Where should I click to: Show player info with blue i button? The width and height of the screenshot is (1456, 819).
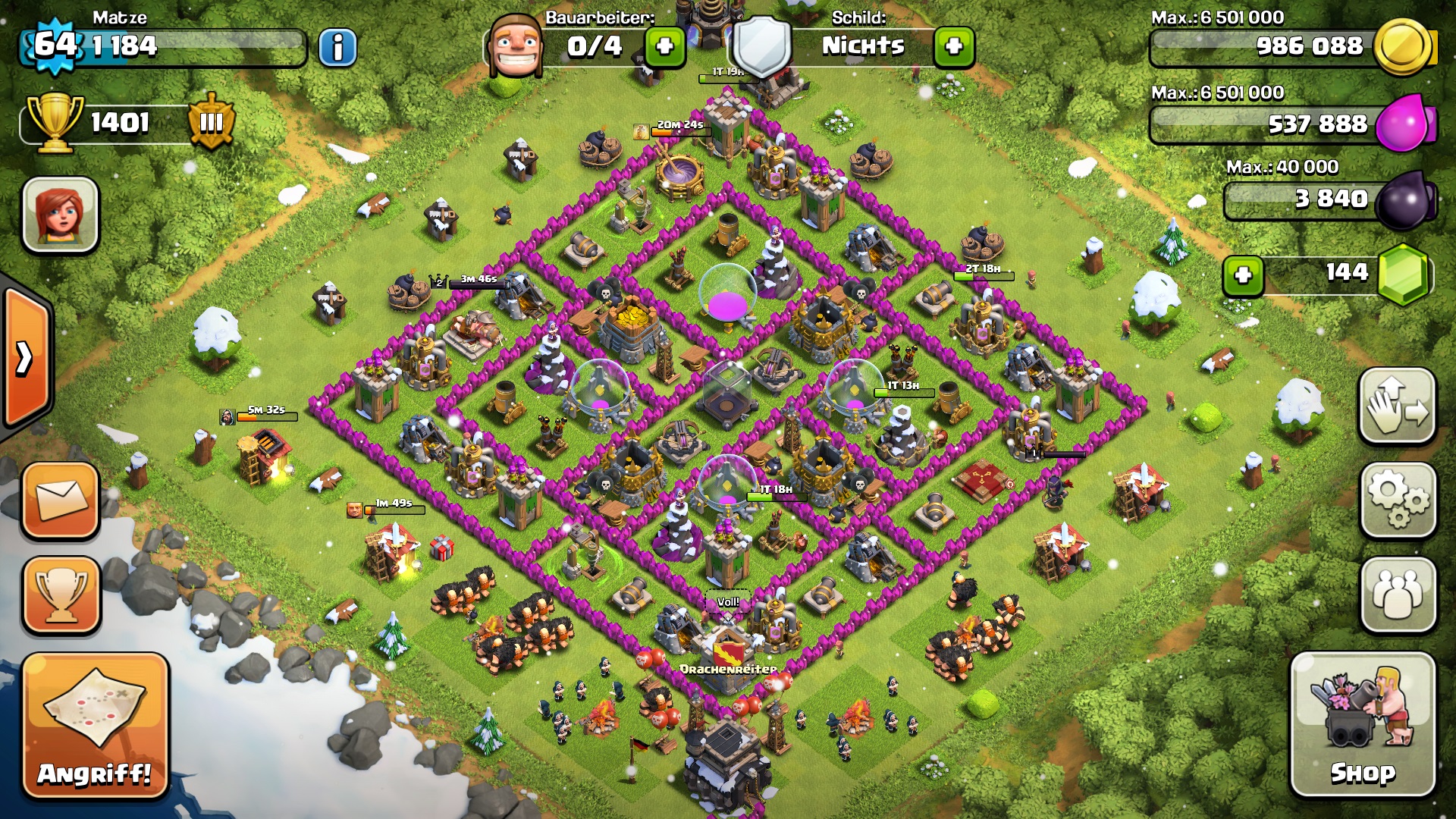337,48
